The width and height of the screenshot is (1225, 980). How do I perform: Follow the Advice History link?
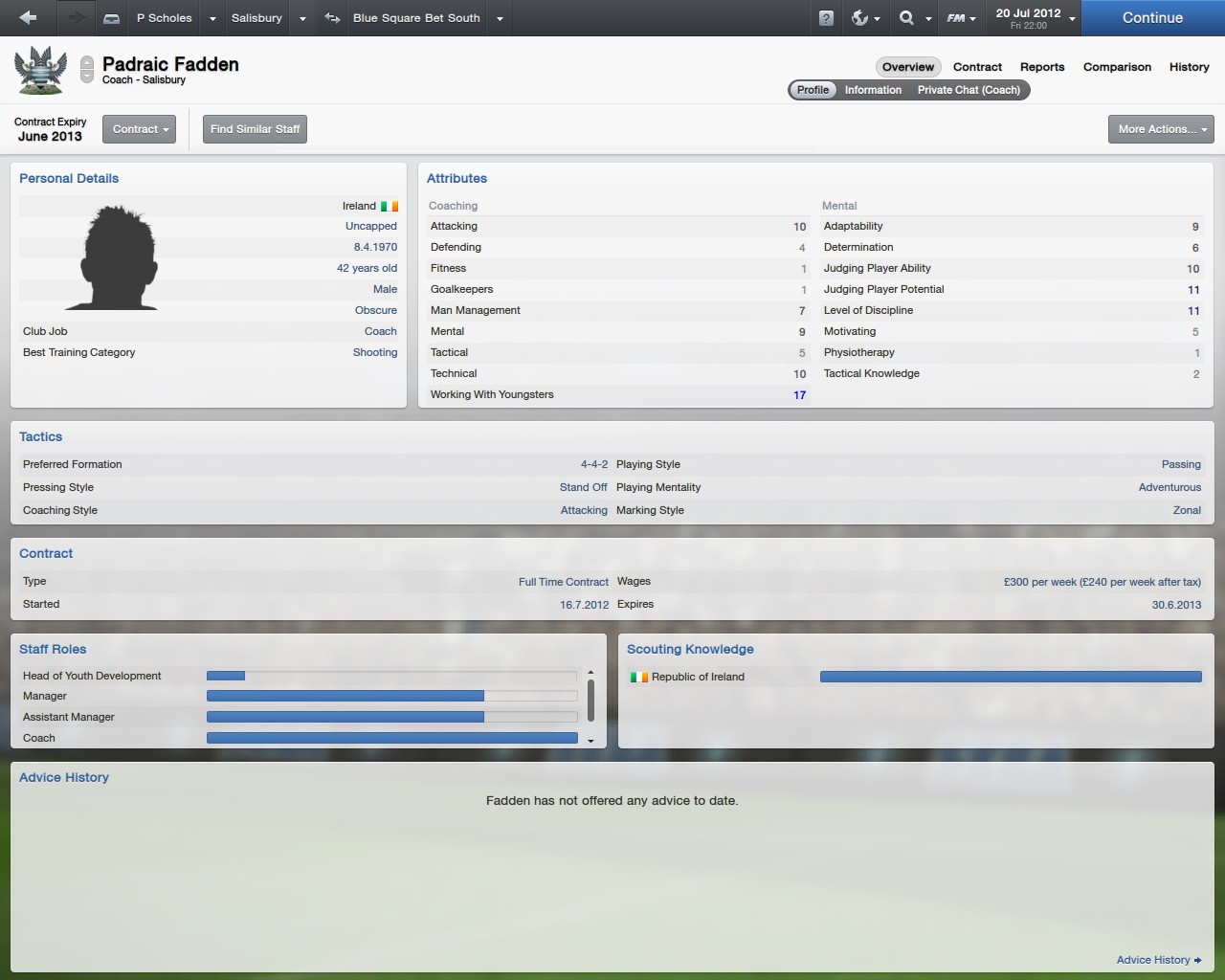coord(1158,960)
